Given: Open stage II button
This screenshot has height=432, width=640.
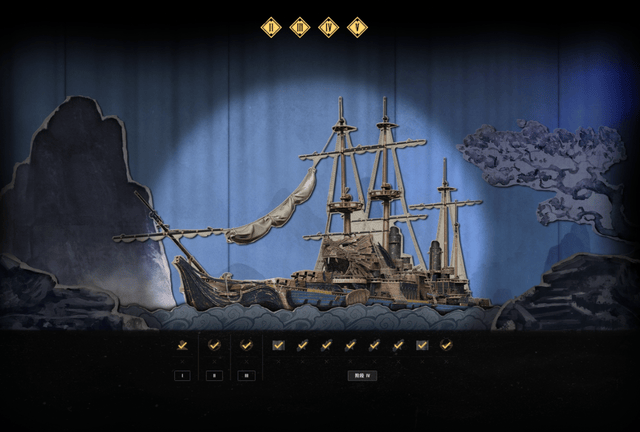Looking at the screenshot, I should pyautogui.click(x=214, y=376).
